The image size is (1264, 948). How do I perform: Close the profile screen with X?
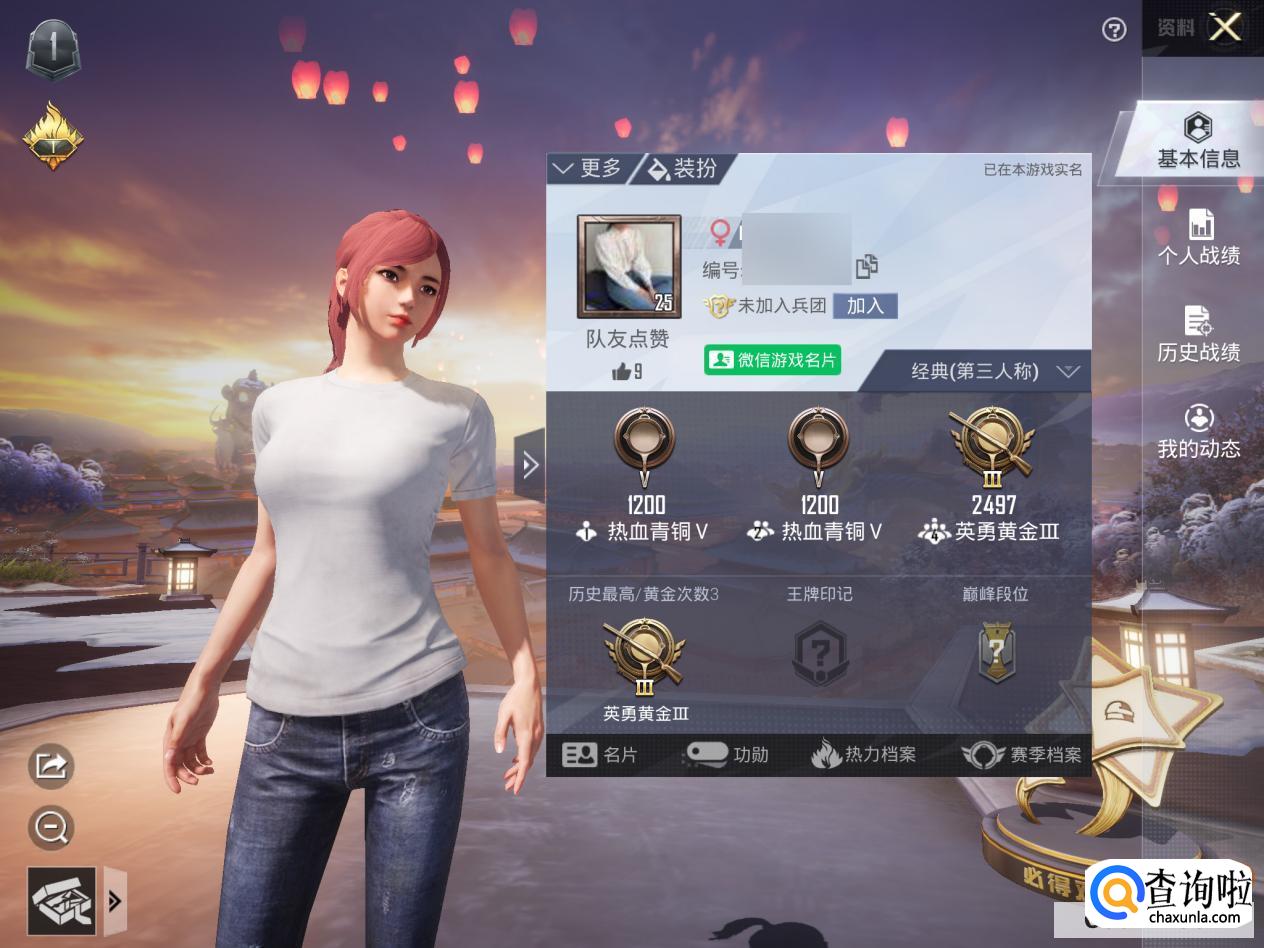1225,28
